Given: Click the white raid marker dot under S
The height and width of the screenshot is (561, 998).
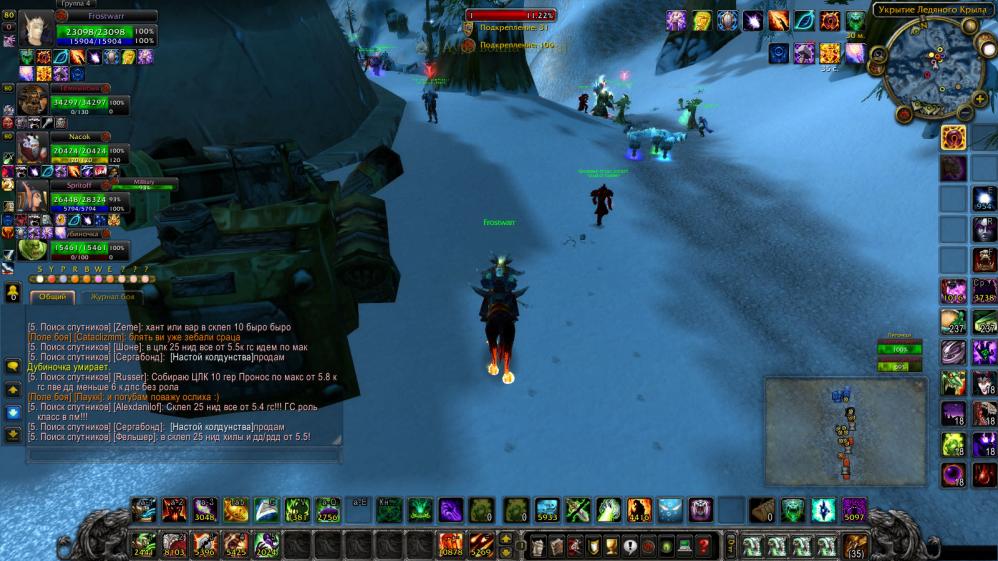Looking at the screenshot, I should click(x=40, y=280).
